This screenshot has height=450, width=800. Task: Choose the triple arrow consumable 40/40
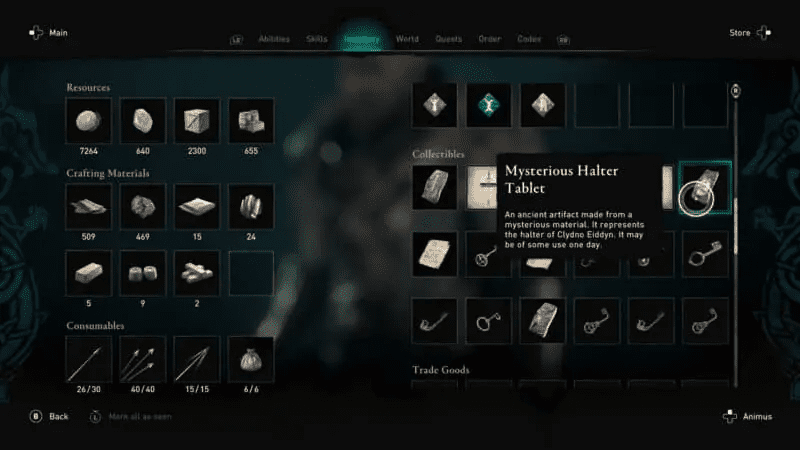click(142, 358)
